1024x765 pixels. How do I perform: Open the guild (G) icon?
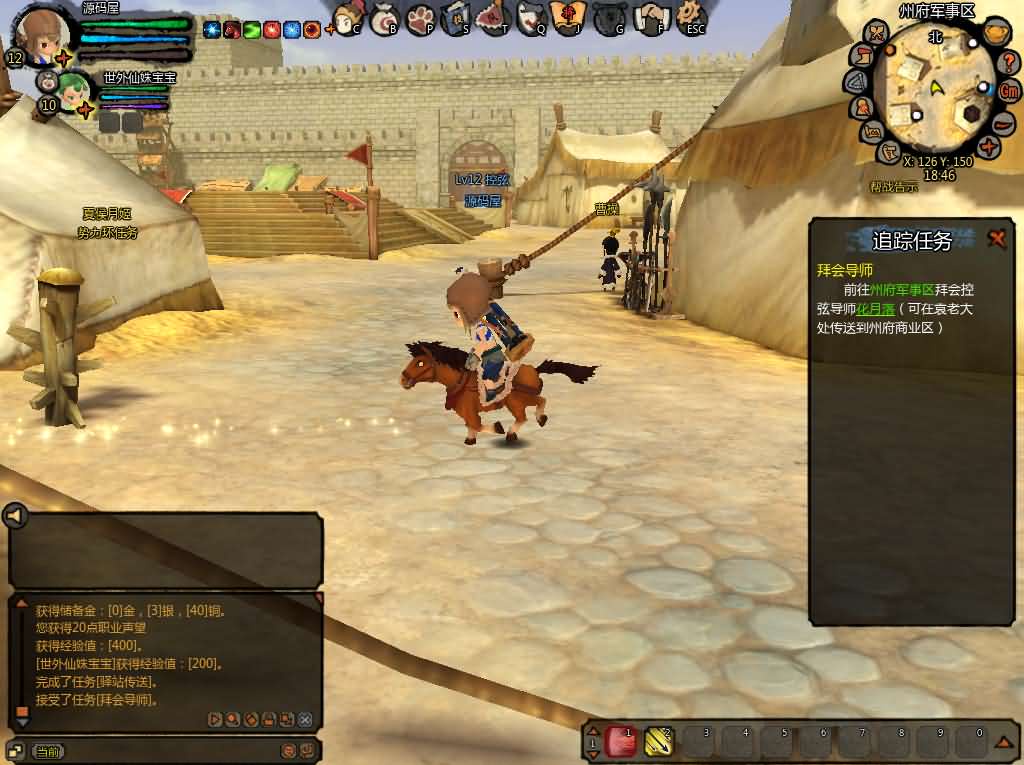(610, 18)
